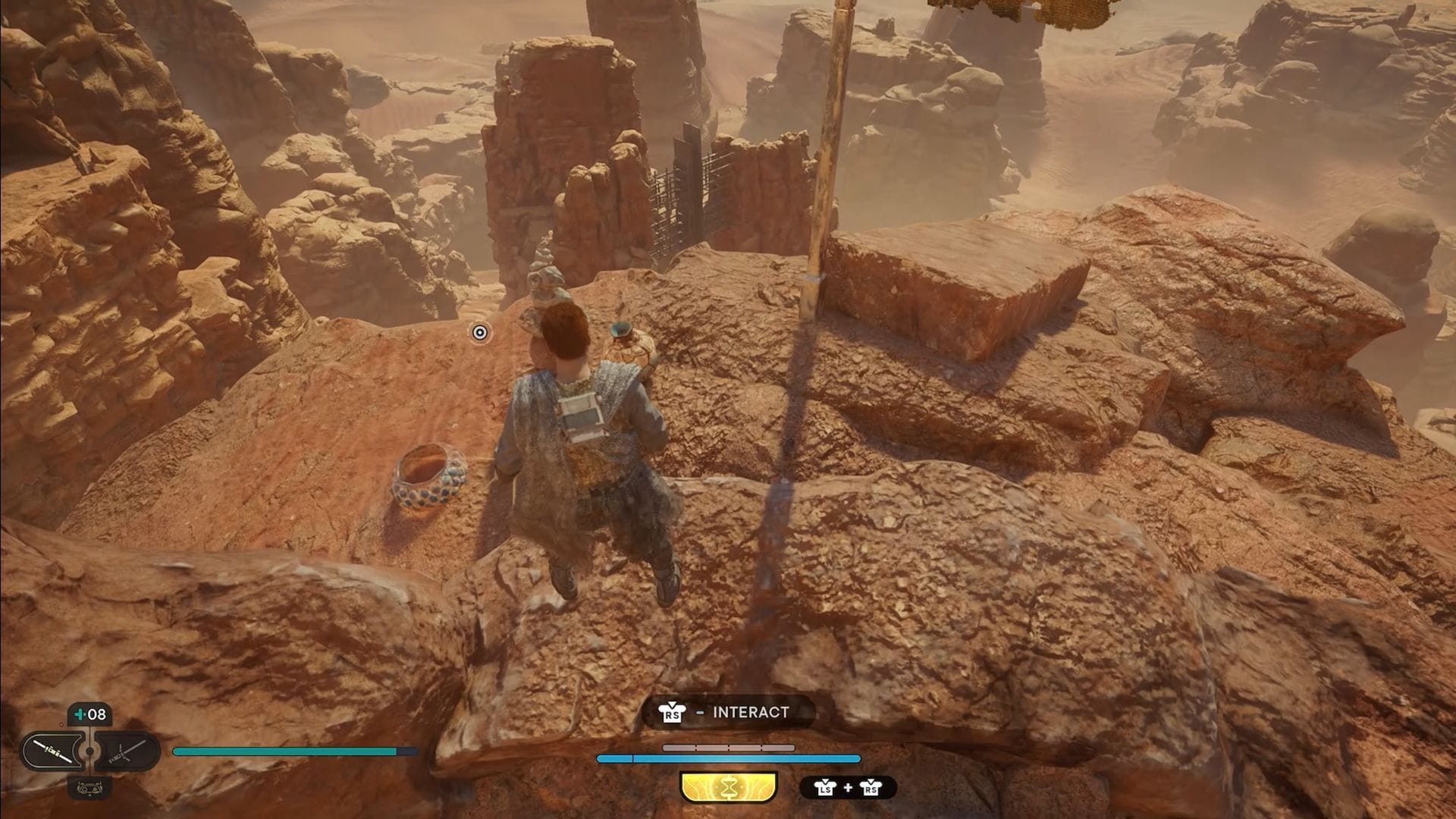Click the yellow hourglass Slow ability icon

(x=727, y=788)
